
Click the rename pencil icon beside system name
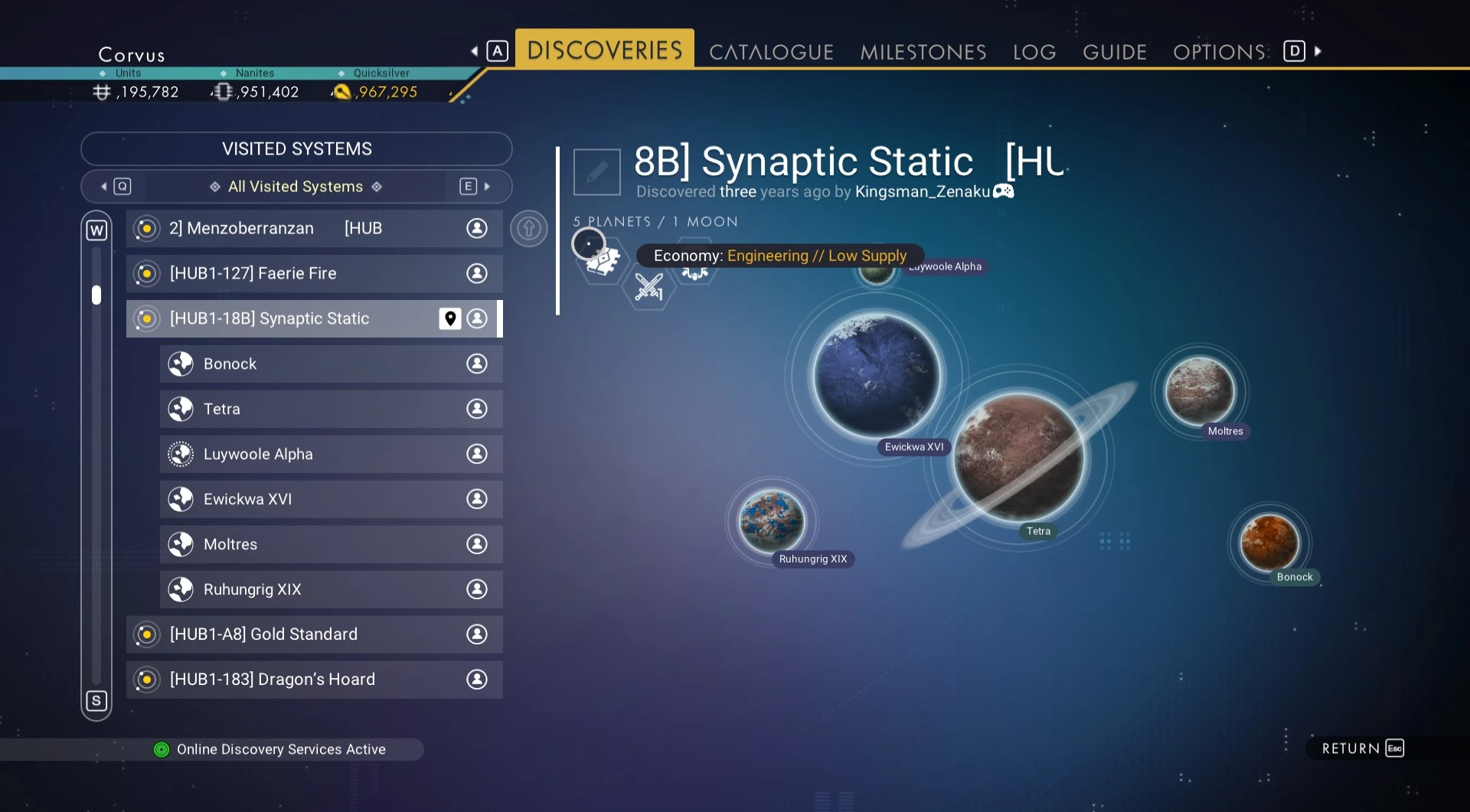point(596,172)
